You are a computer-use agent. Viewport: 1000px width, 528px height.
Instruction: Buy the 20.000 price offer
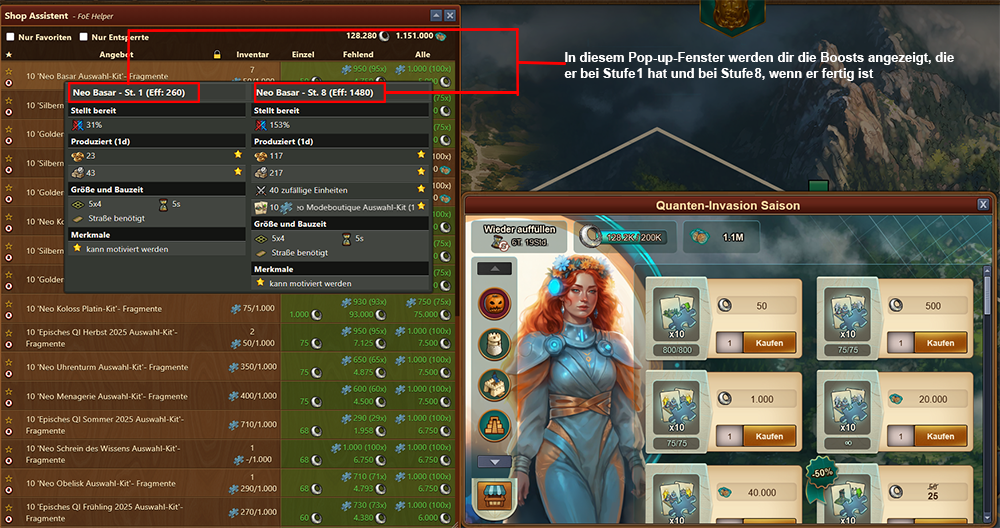pyautogui.click(x=940, y=437)
